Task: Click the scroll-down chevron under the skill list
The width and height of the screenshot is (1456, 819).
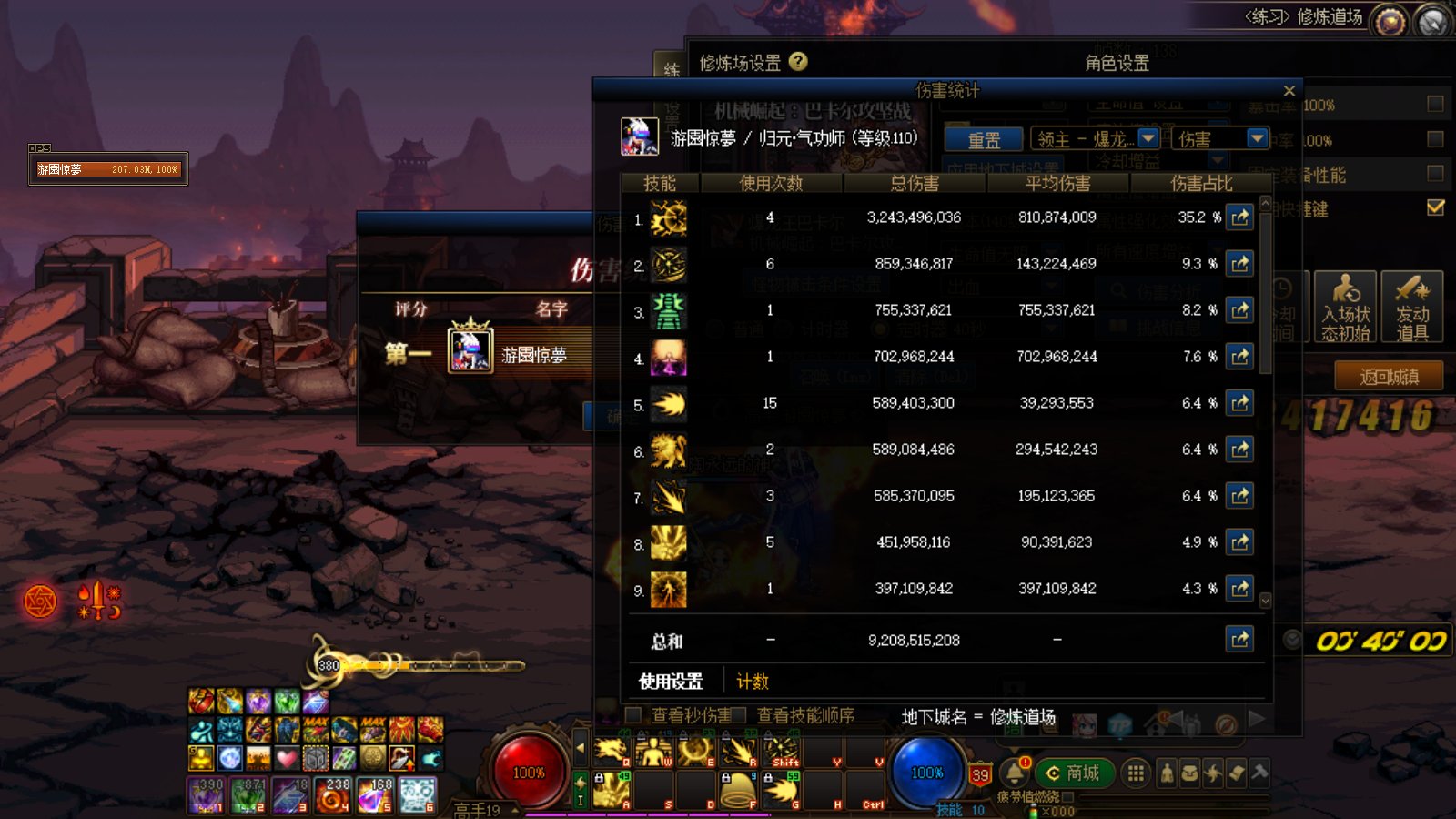Action: [x=1266, y=601]
